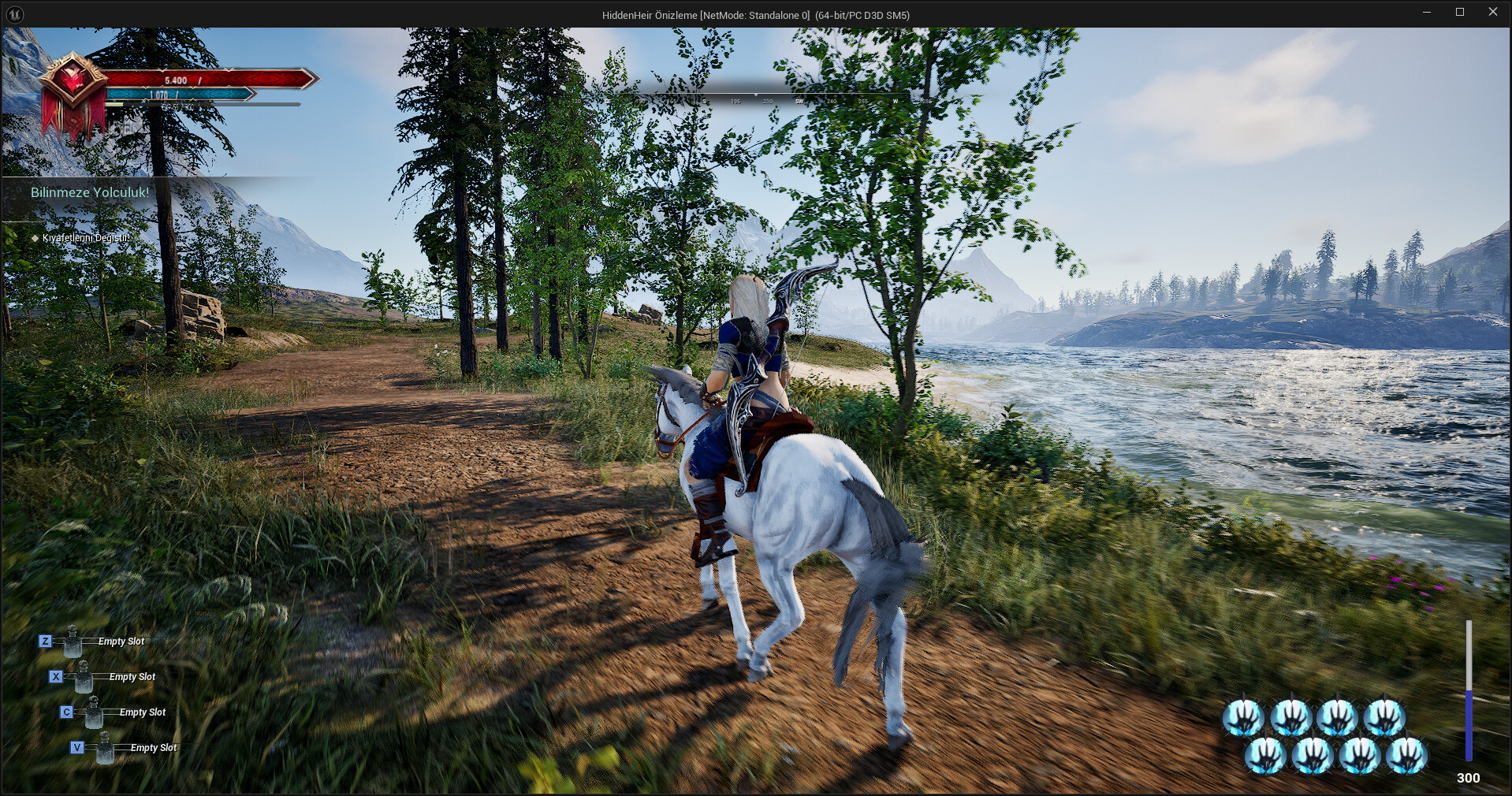Open the Bilinmeze Yolculuk quest entry
Viewport: 1512px width, 796px height.
(x=89, y=192)
